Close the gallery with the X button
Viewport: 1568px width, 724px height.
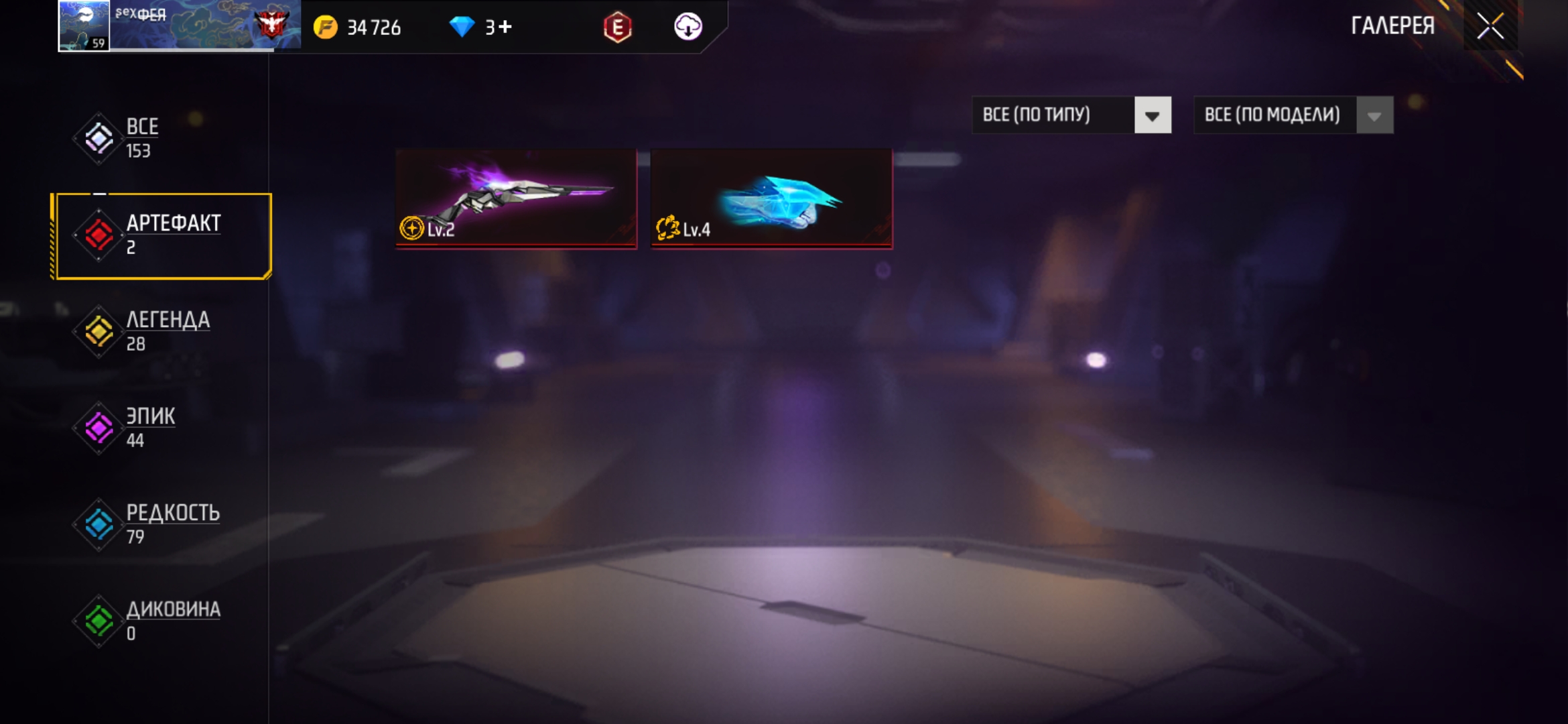1490,27
